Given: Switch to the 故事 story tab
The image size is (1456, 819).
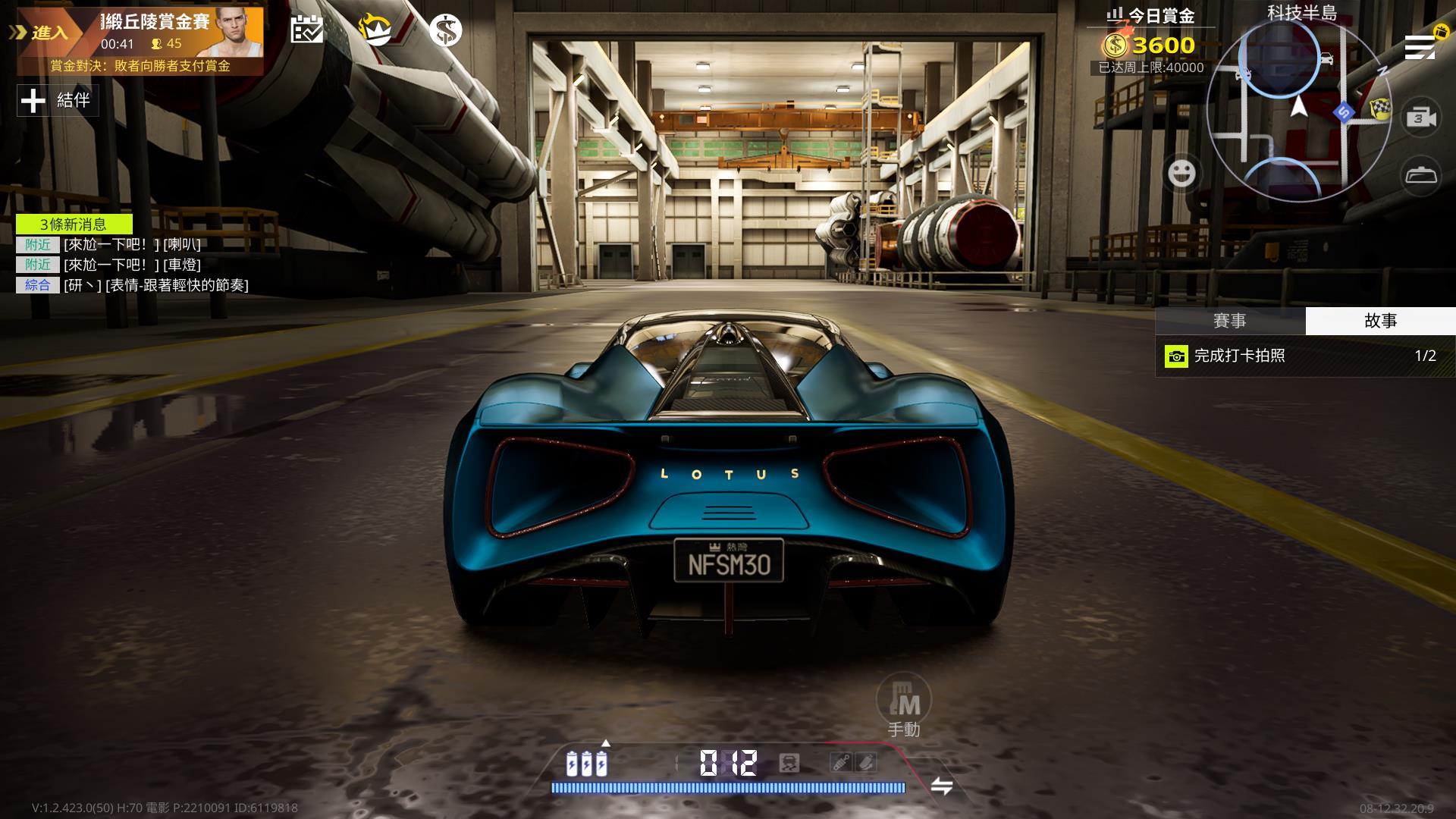Looking at the screenshot, I should [1380, 321].
